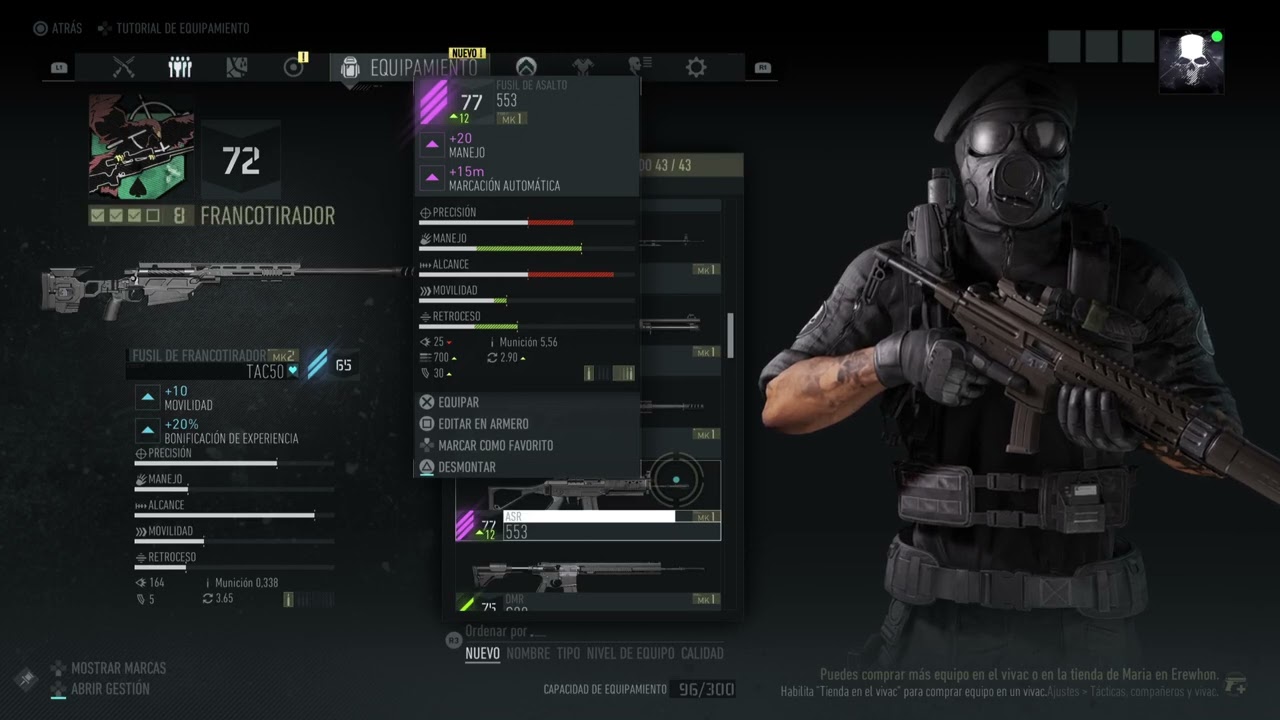Screen dimensions: 1280x720
Task: Choose Marcar como Favorito
Action: (x=494, y=445)
